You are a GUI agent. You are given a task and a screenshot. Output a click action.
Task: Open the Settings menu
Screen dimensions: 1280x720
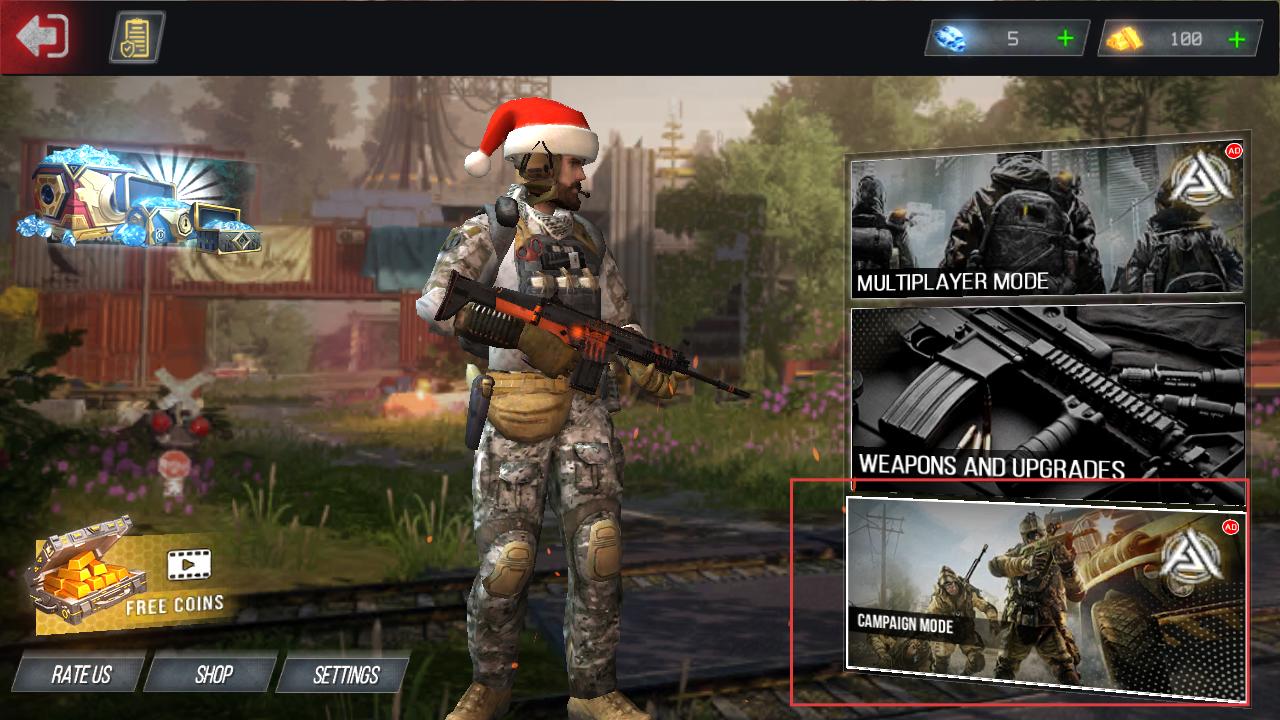click(345, 675)
